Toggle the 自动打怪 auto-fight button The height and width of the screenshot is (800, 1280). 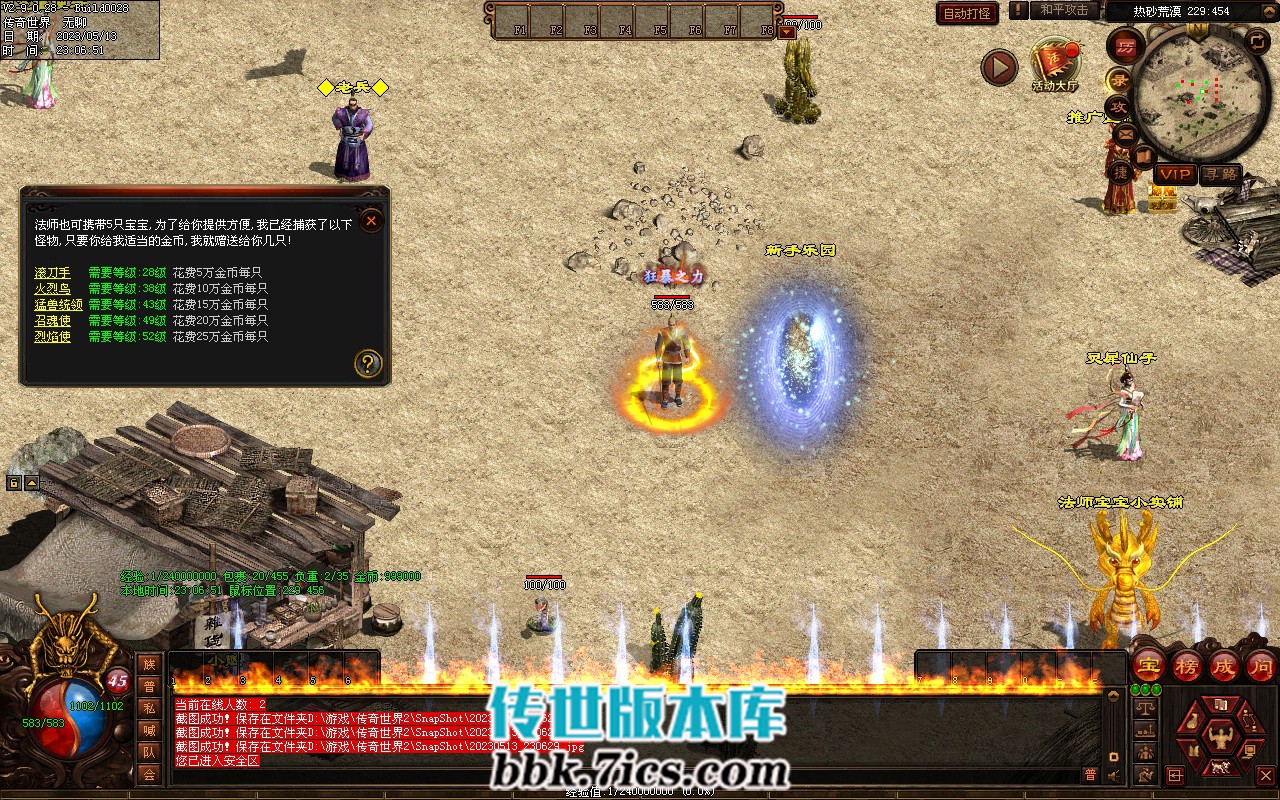967,14
